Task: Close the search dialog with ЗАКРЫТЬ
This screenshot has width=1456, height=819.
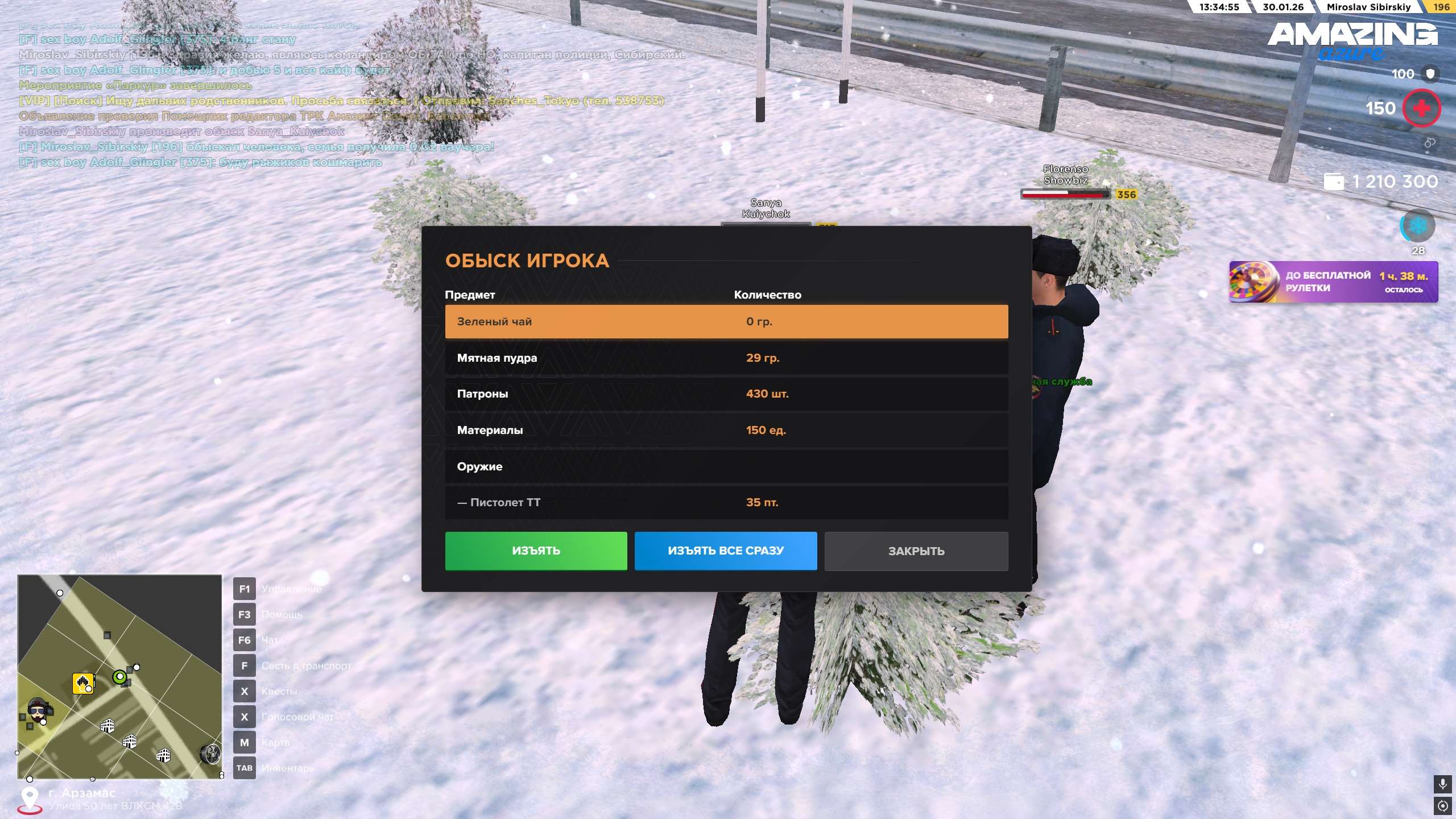Action: (x=916, y=551)
